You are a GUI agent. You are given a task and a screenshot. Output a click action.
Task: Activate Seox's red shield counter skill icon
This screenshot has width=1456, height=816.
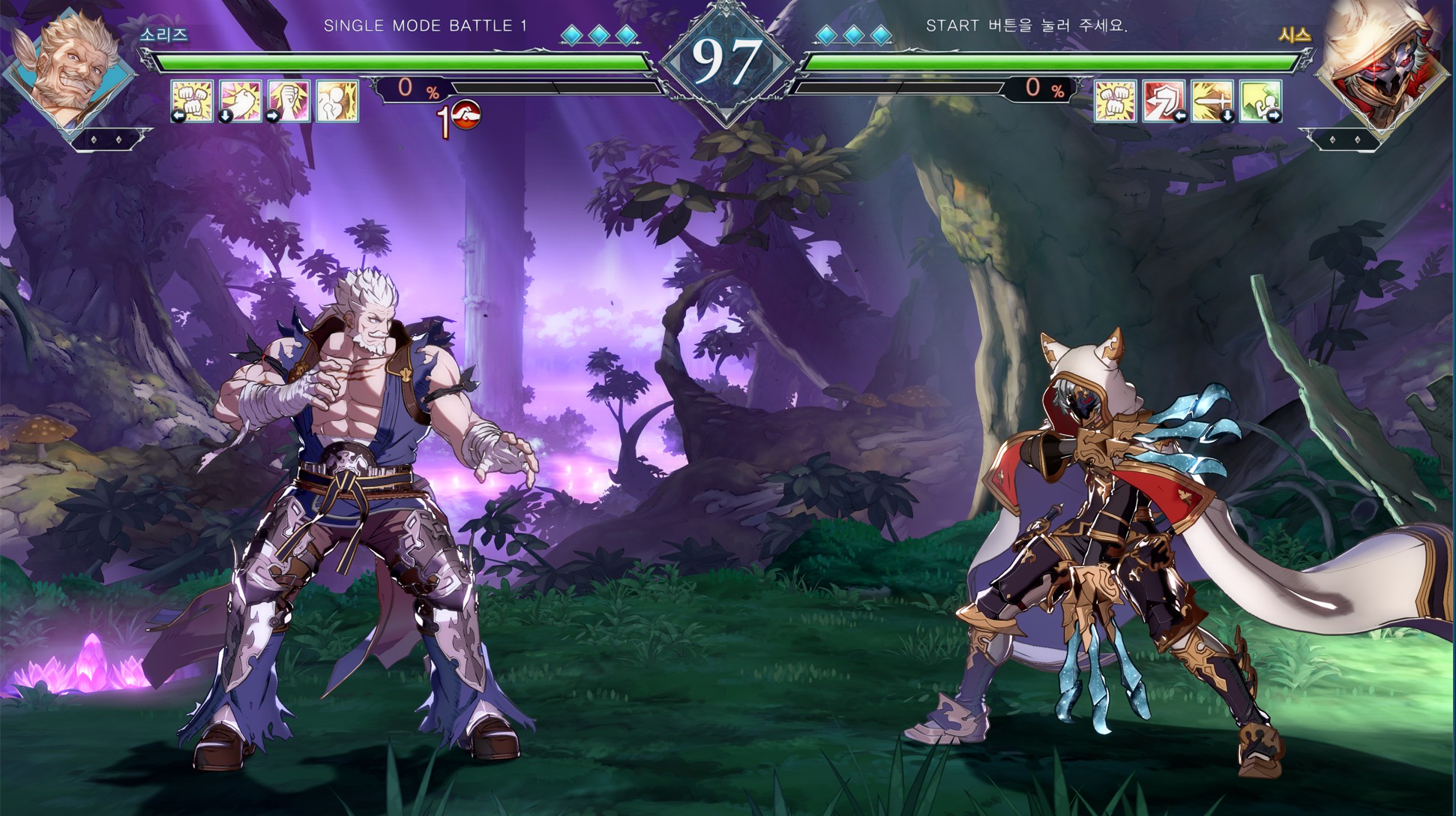point(1164,100)
